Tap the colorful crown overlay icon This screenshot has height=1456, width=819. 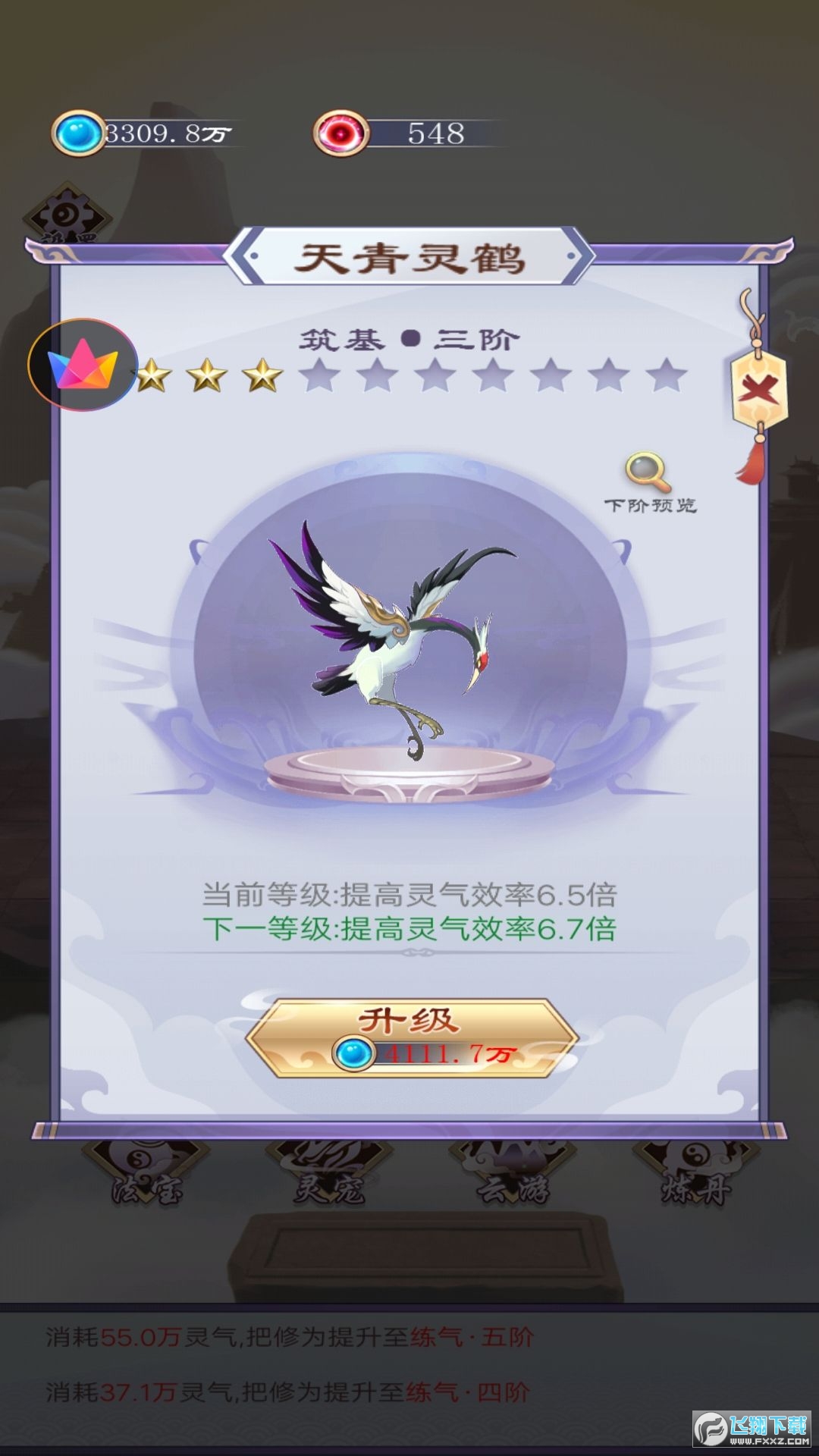point(83,366)
